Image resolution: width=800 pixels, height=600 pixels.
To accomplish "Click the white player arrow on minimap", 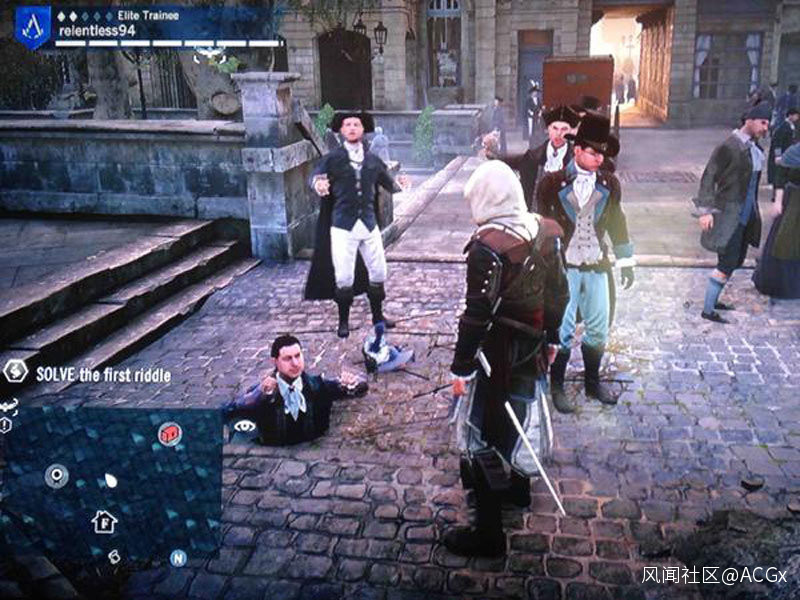I will pos(110,480).
